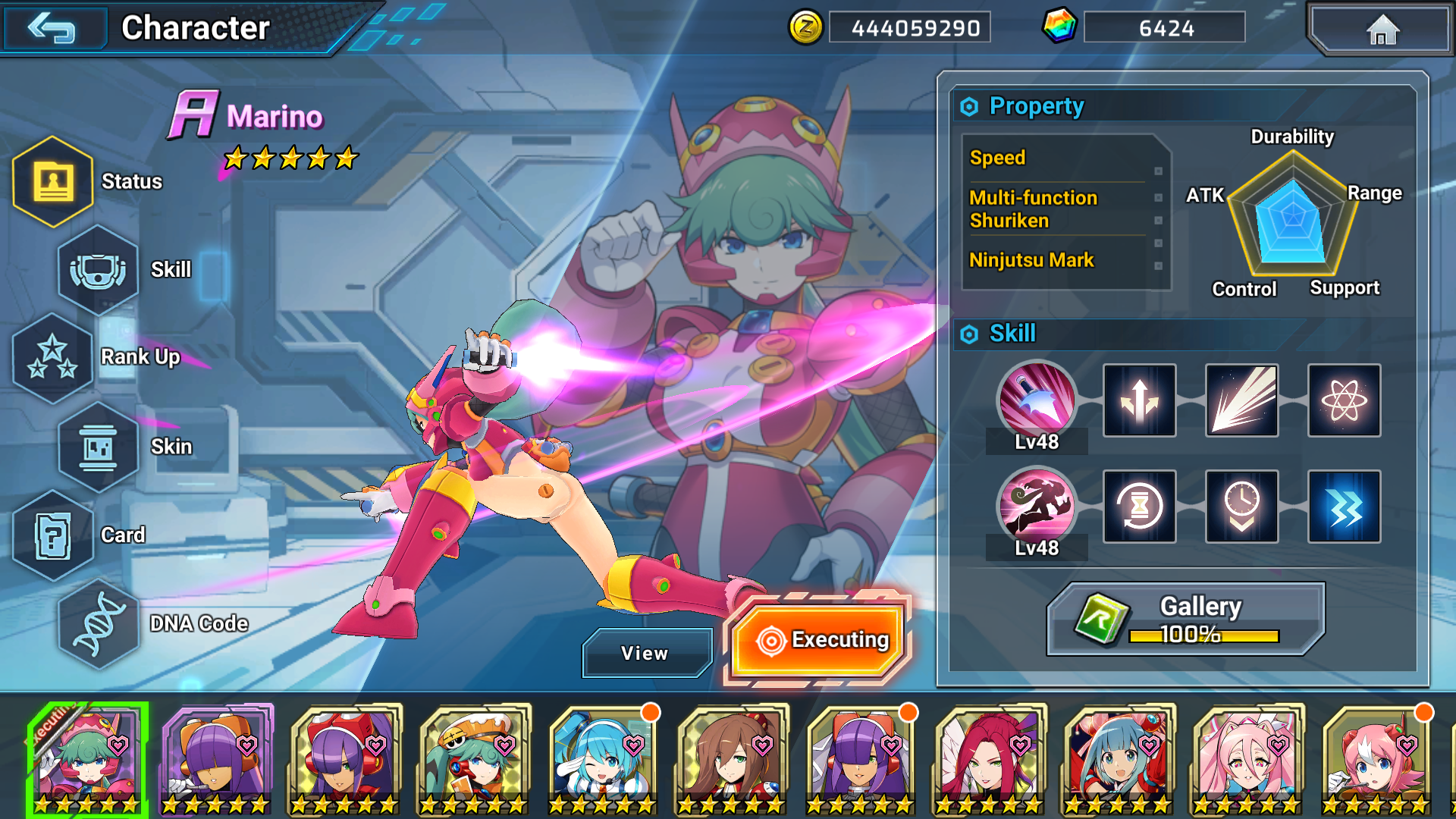Image resolution: width=1456 pixels, height=819 pixels.
Task: Open the Gallery 100% panel
Action: 1185,619
